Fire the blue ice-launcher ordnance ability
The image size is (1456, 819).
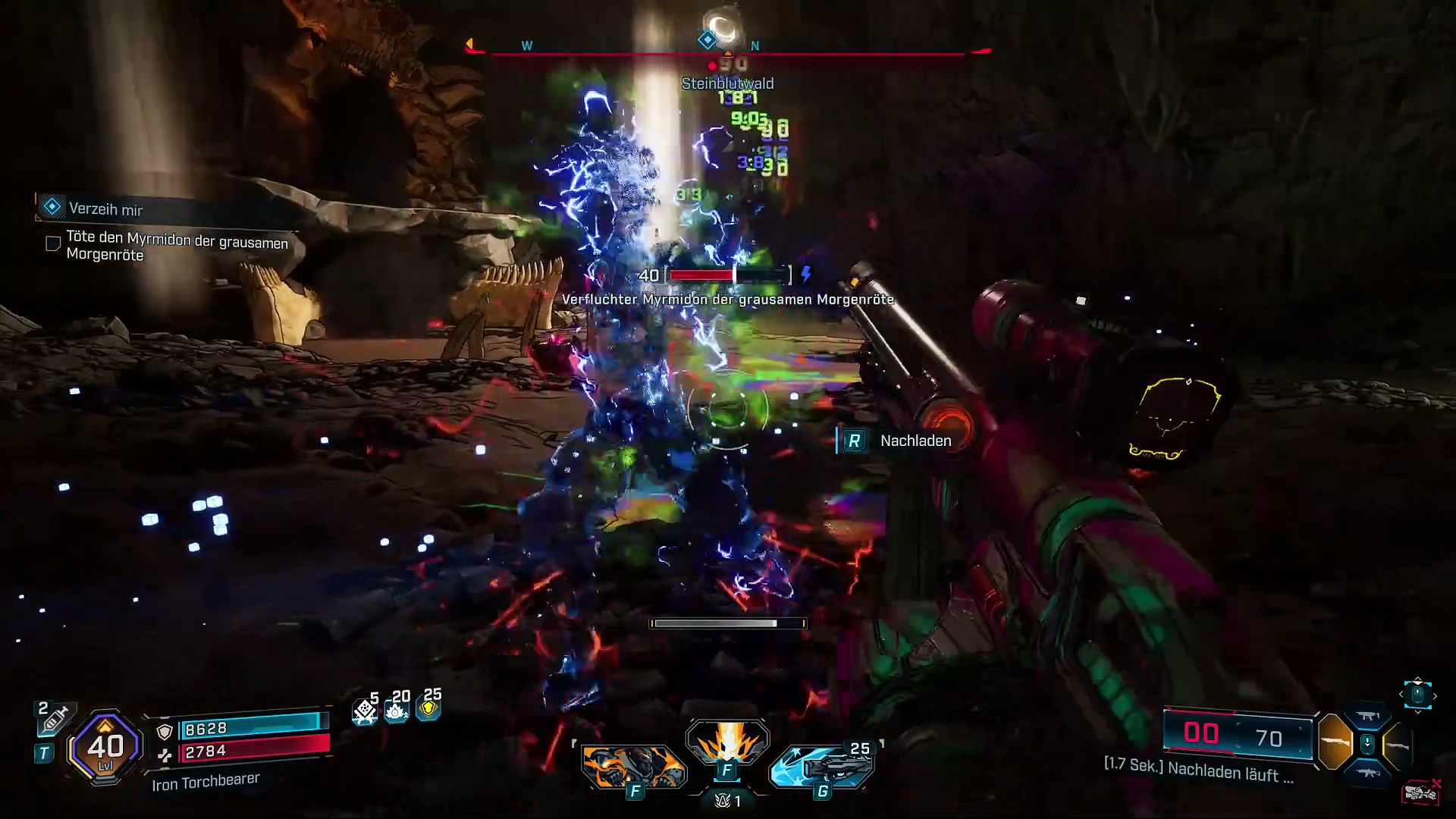tap(823, 767)
